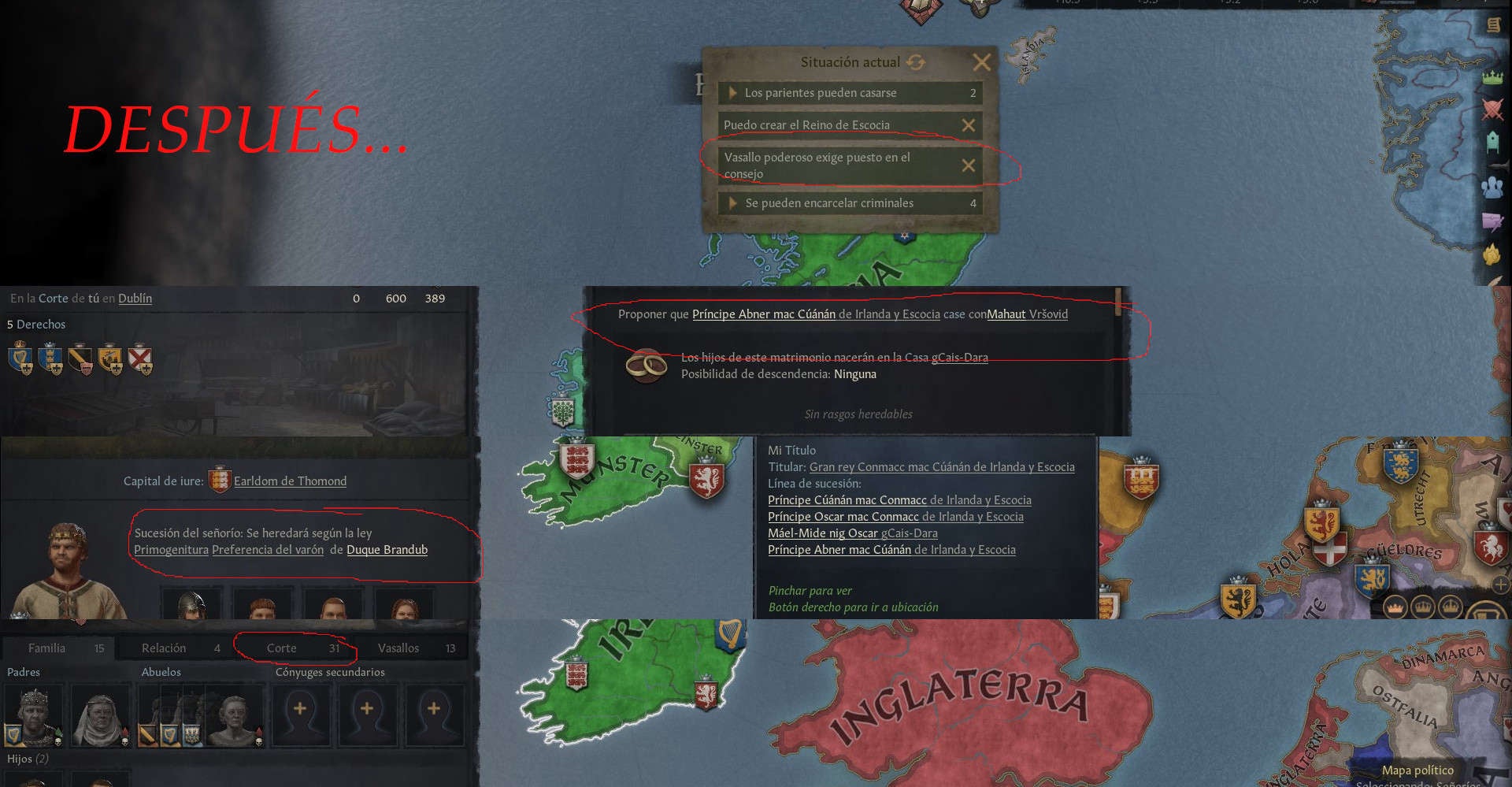Select Máel-Mide nig Oscar in succession line

822,533
